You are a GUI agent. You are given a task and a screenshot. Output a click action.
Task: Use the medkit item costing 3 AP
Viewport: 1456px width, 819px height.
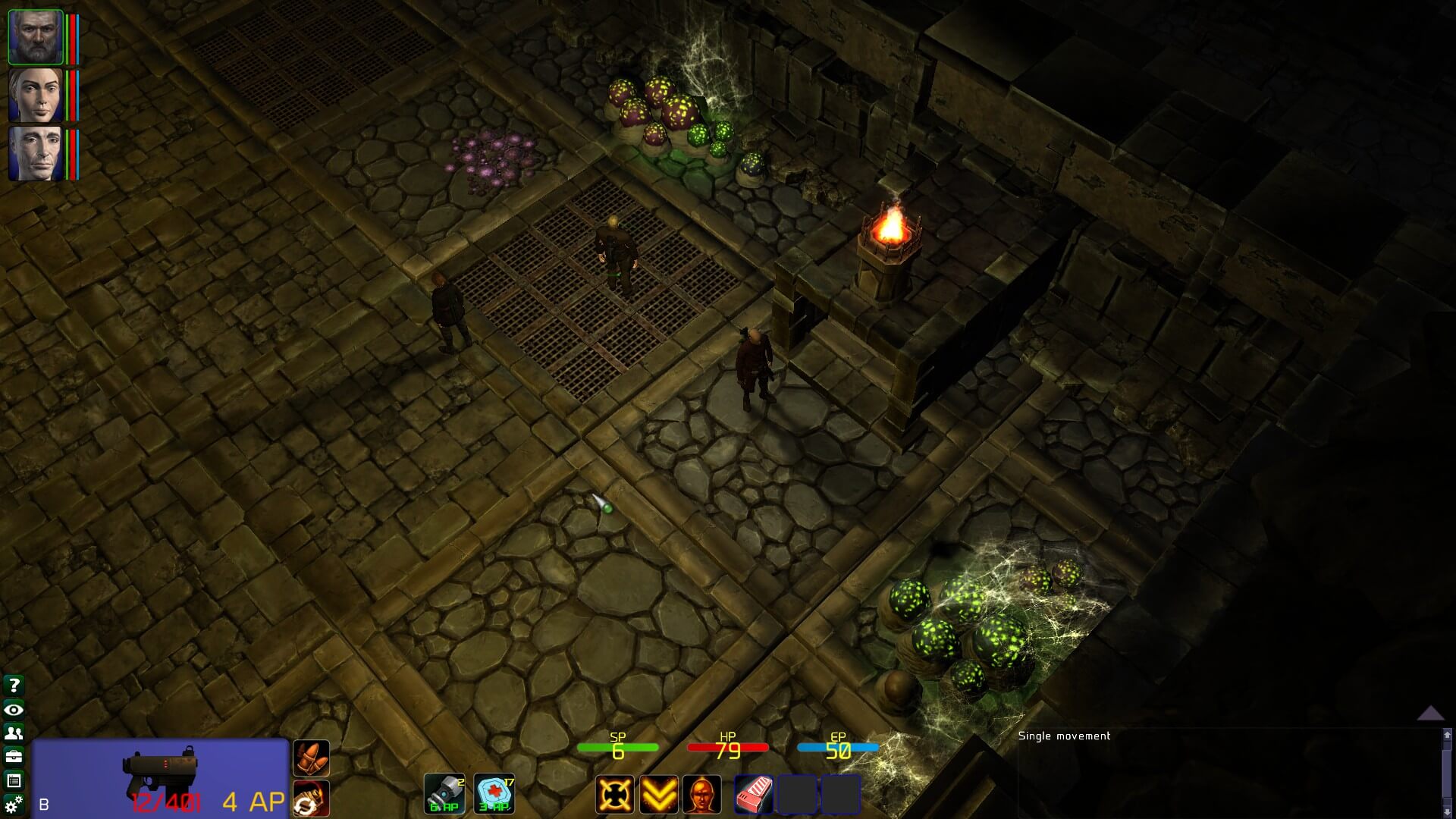[494, 793]
